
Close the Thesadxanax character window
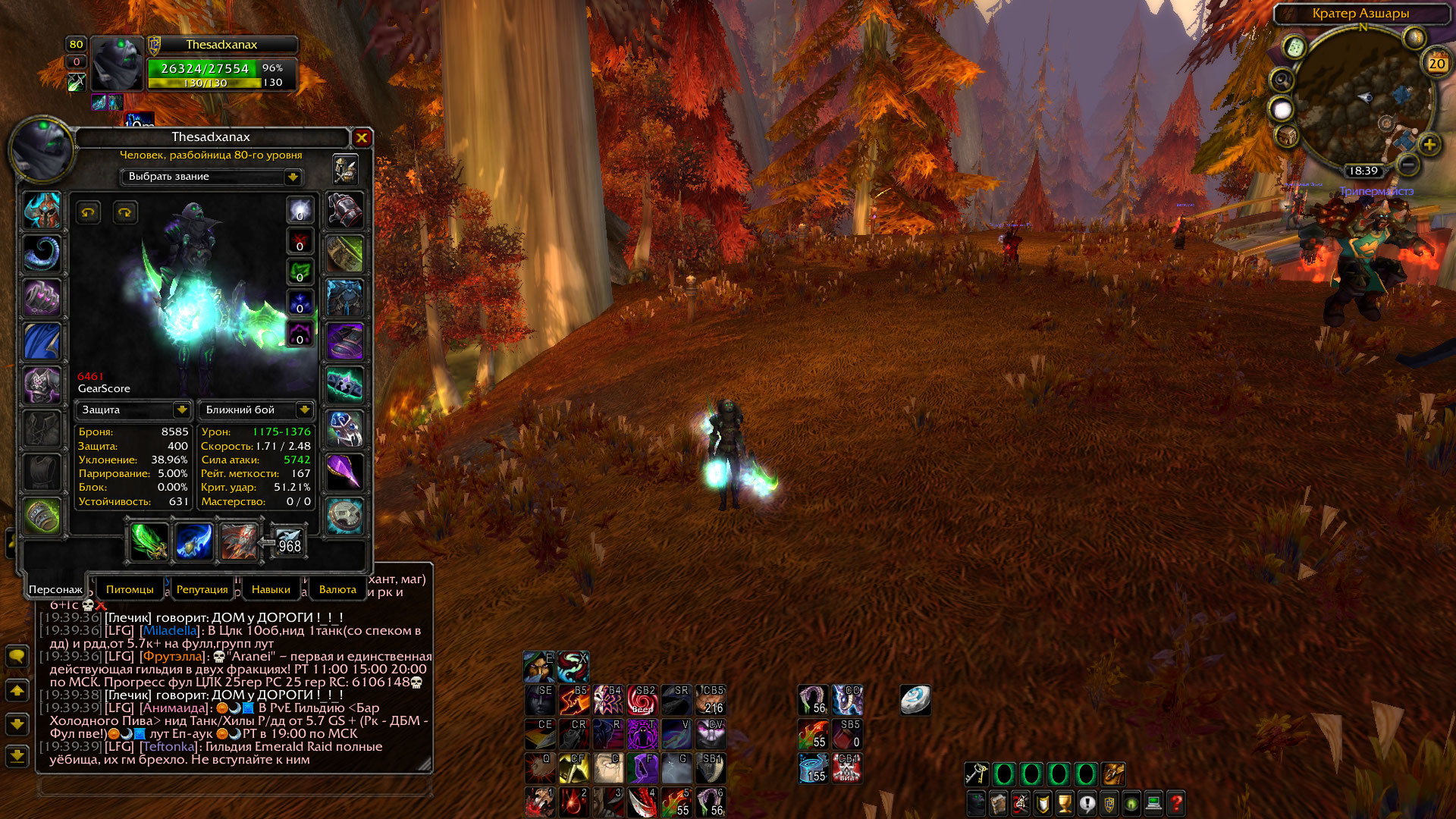click(362, 137)
